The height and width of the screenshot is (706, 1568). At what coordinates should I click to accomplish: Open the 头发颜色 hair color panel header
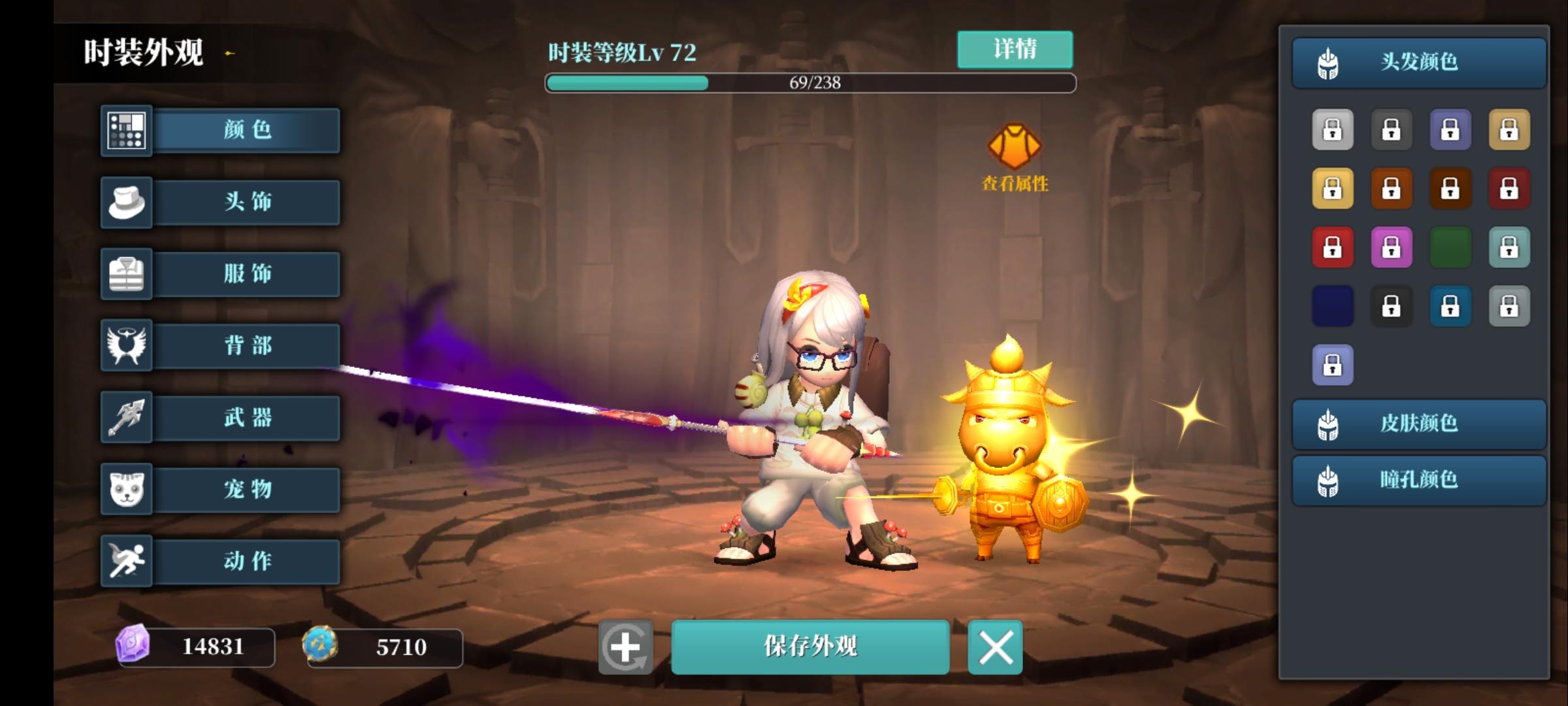click(x=1418, y=63)
